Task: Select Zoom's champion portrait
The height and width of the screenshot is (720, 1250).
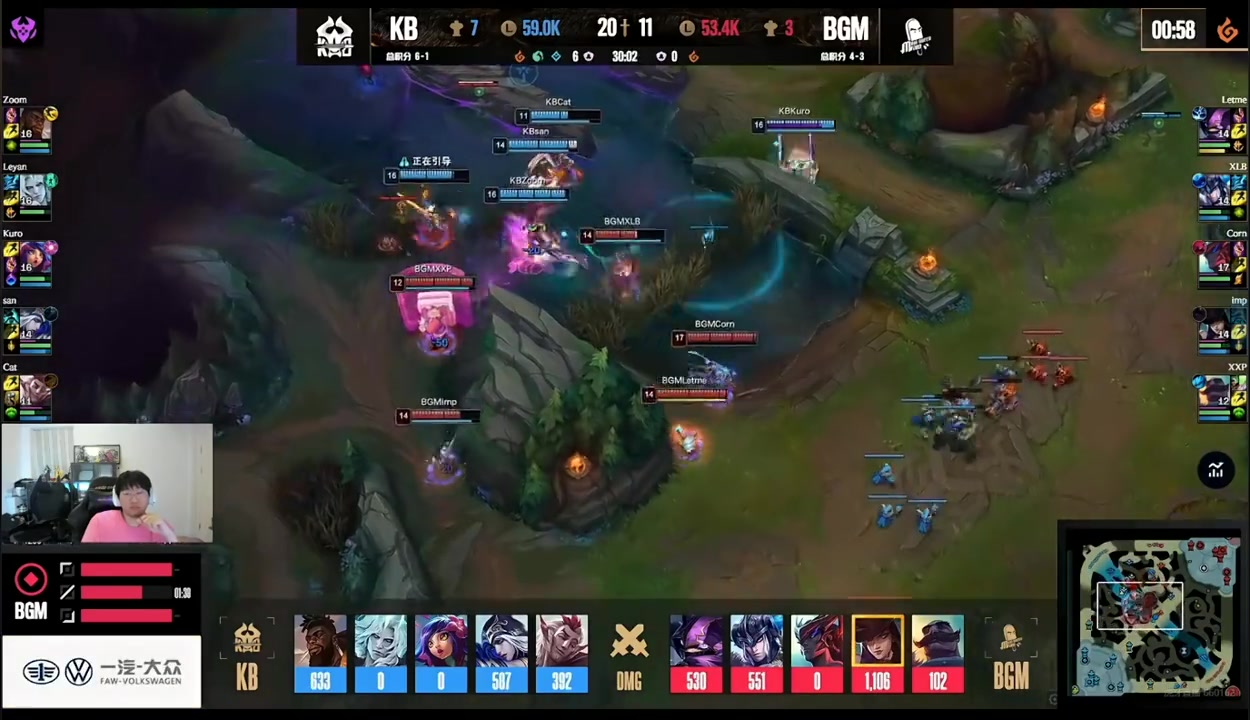Action: coord(33,126)
